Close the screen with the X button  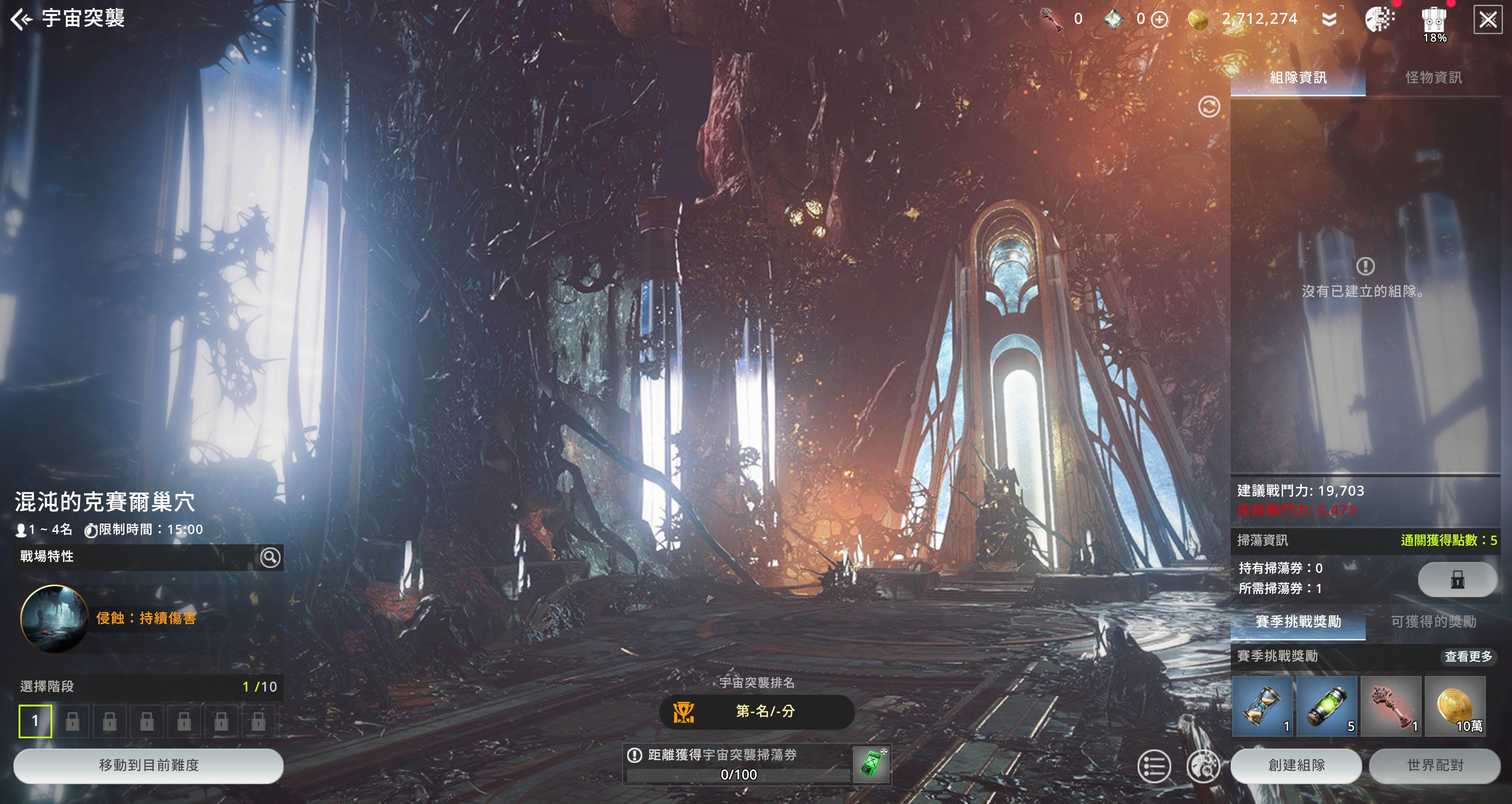[x=1487, y=20]
